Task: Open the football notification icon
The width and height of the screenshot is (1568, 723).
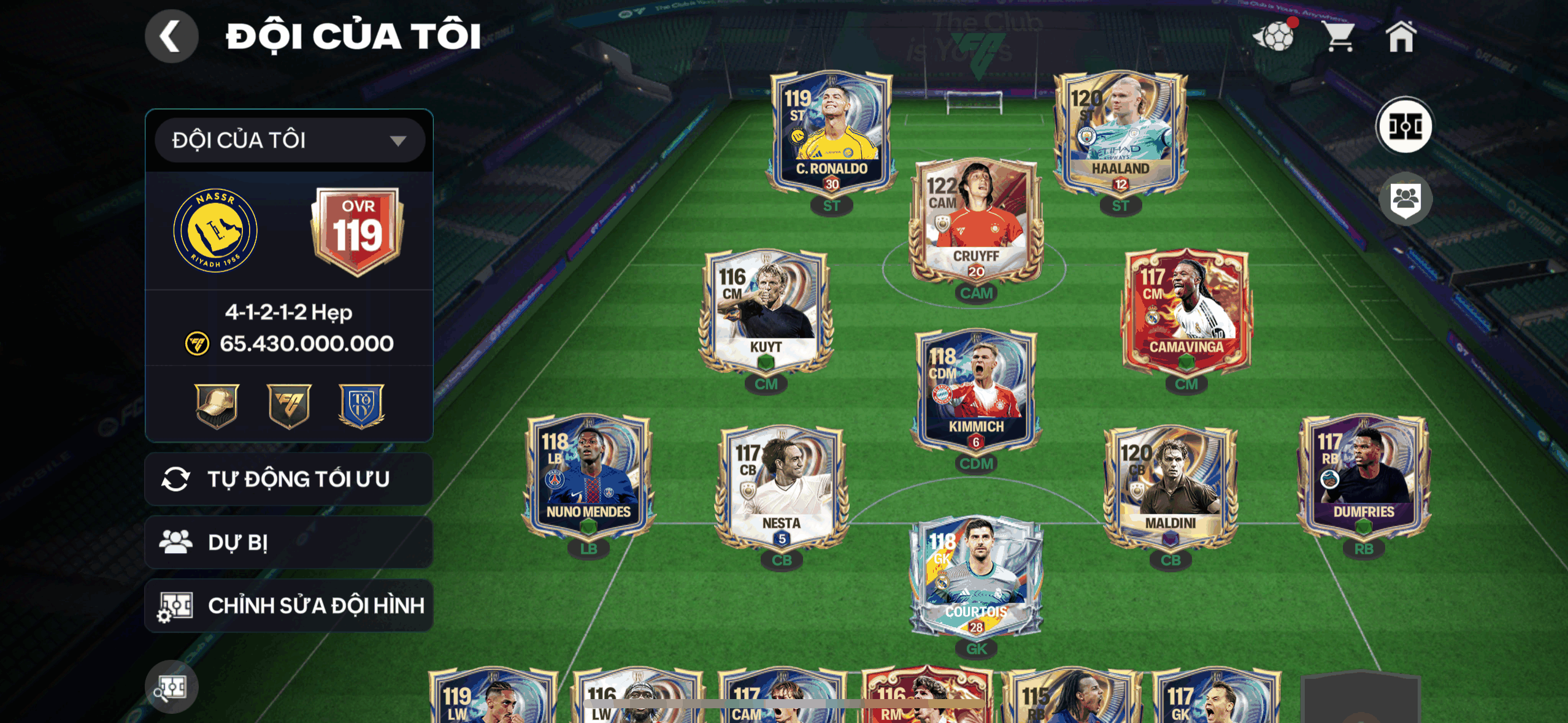Action: pos(1275,37)
